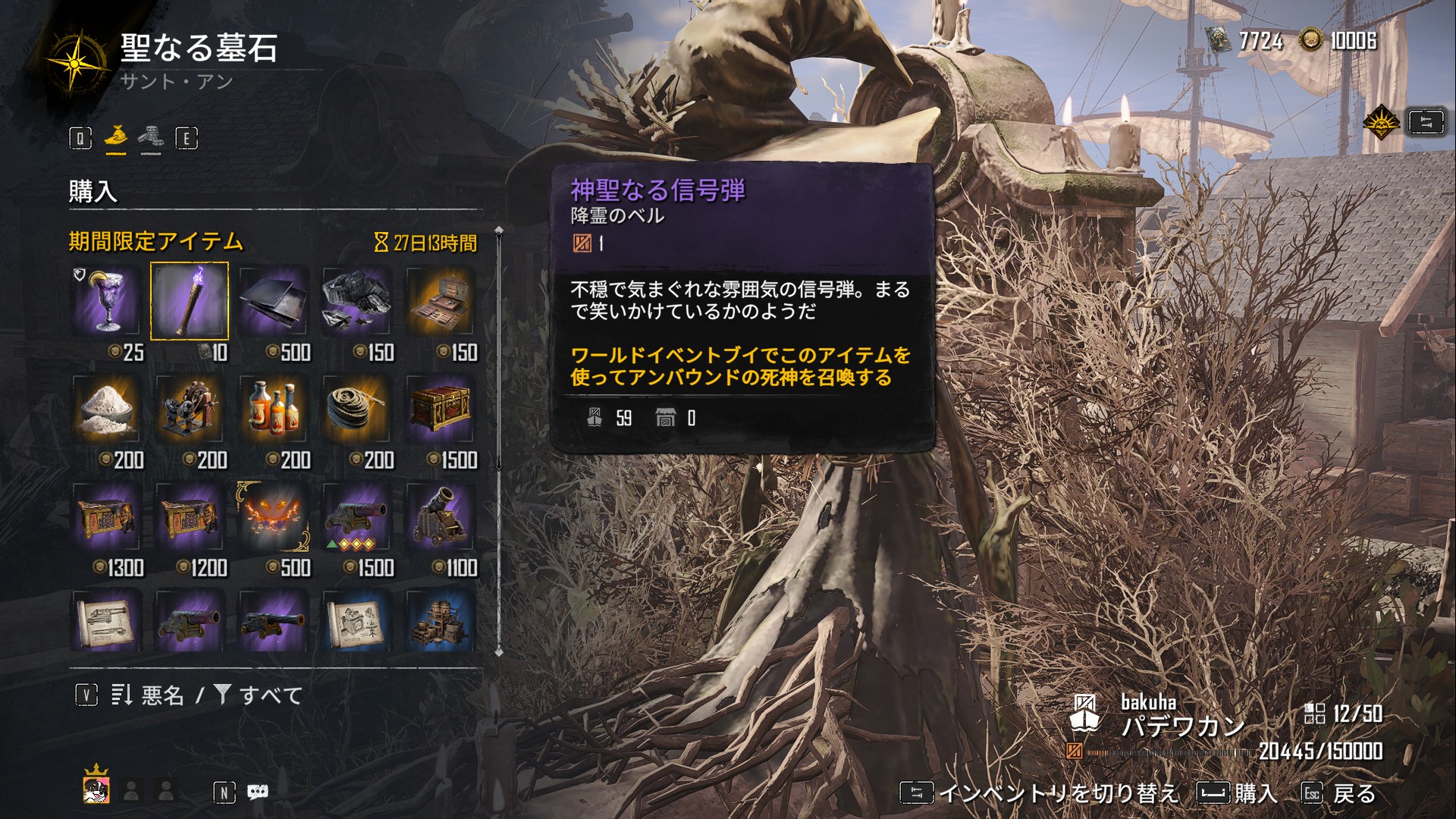
Task: Select the bowl of white powder
Action: tap(106, 409)
